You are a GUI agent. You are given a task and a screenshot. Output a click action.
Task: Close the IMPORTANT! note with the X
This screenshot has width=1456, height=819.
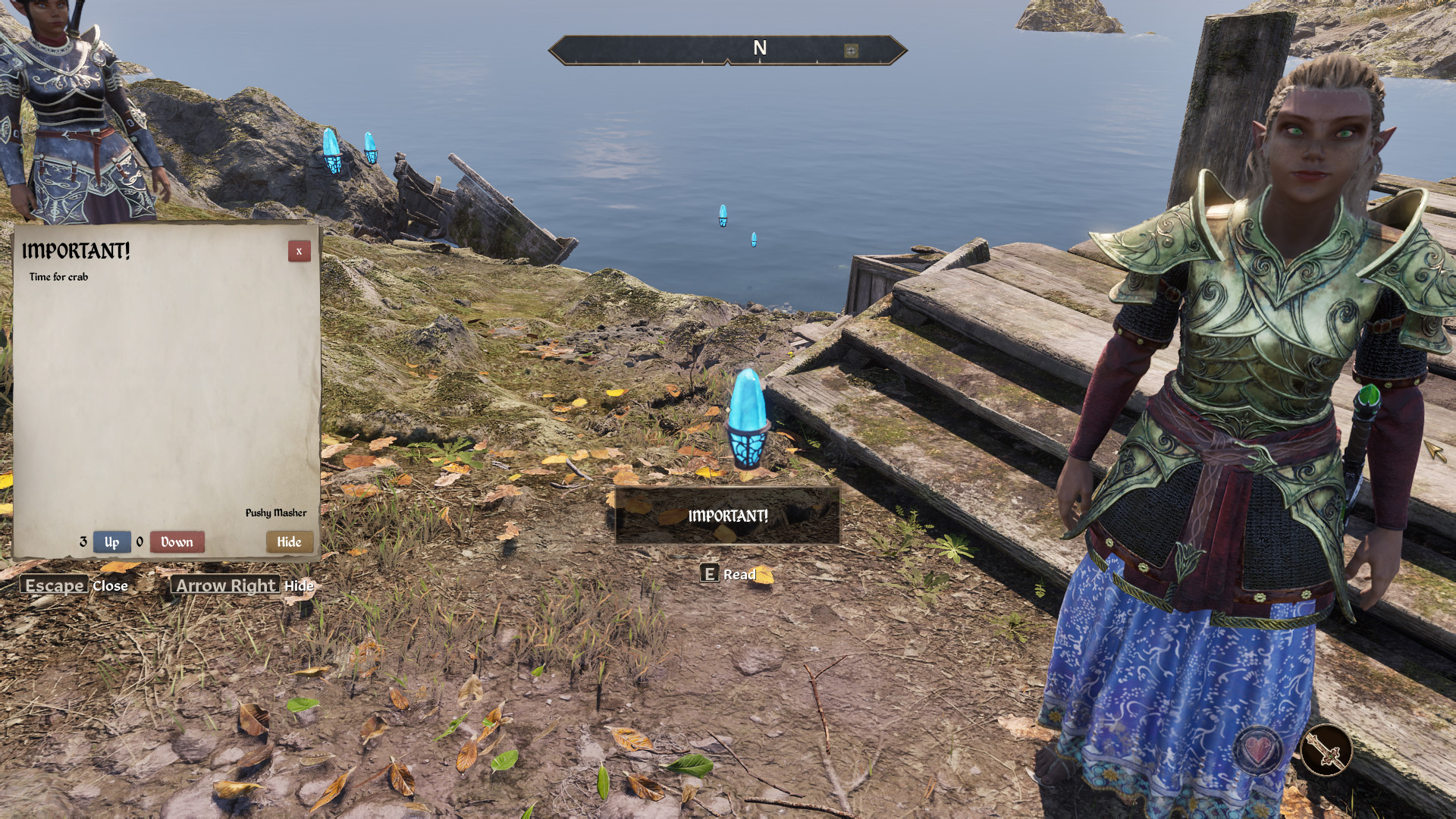[299, 251]
